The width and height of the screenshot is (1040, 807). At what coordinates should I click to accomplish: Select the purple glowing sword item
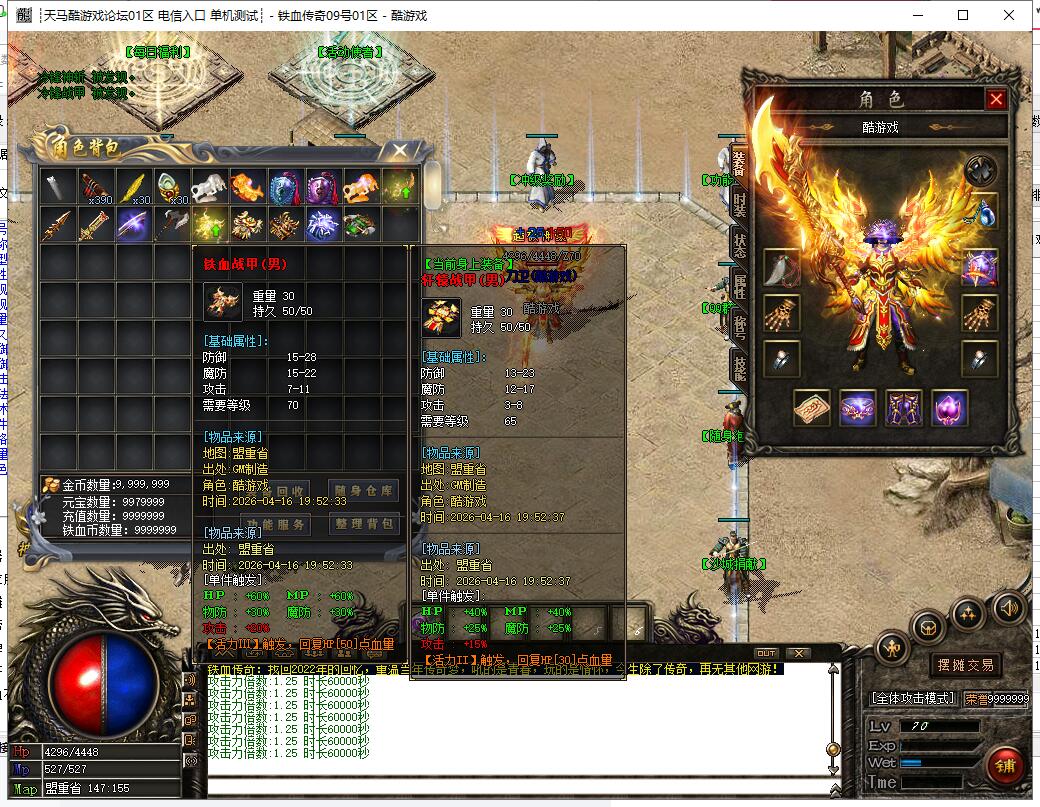tap(133, 224)
